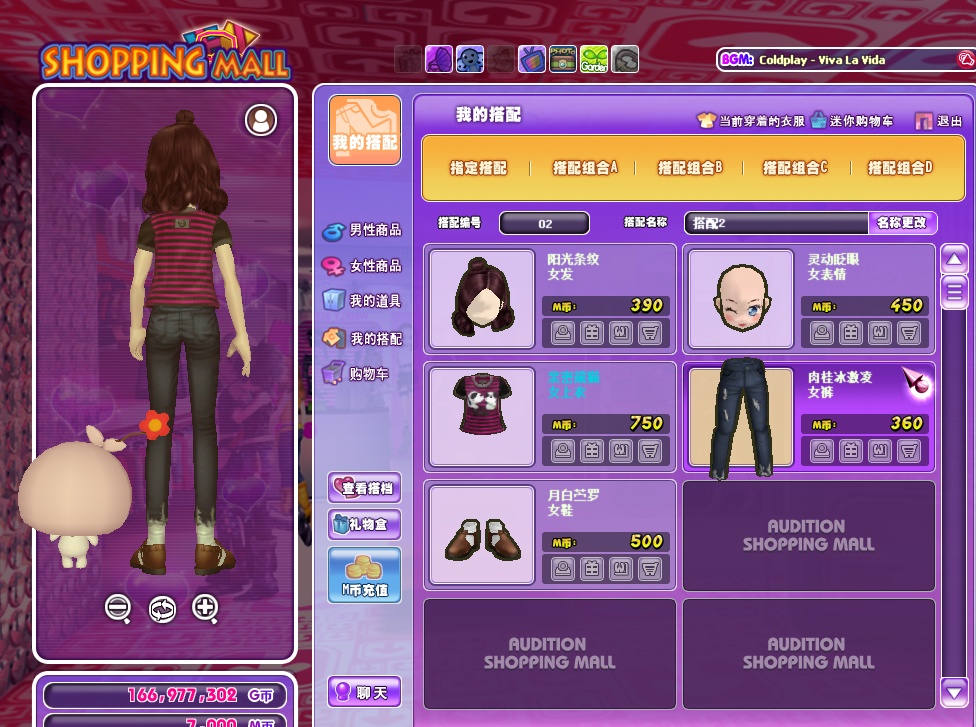Rotate the character preview

click(x=162, y=608)
